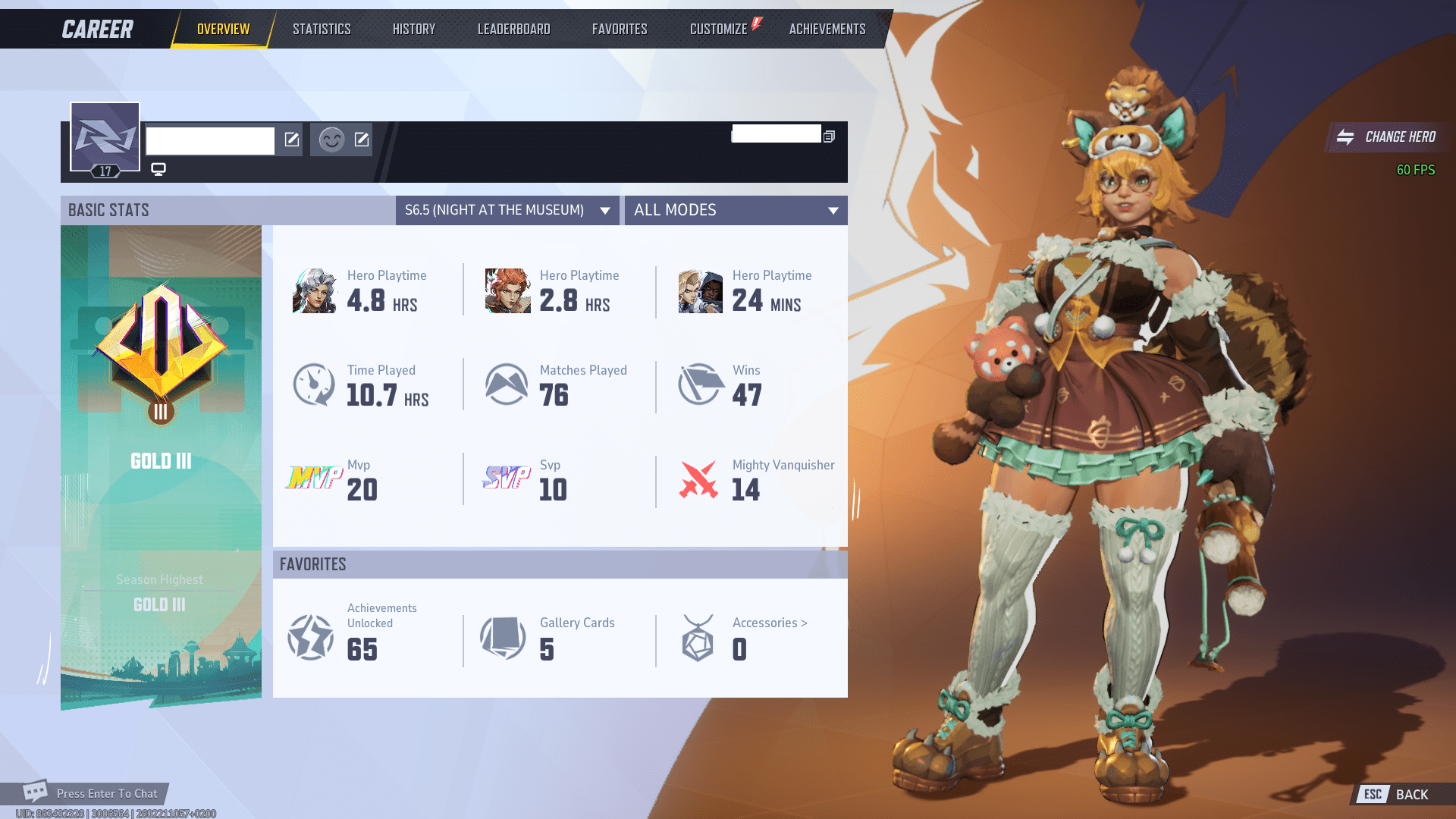Image resolution: width=1456 pixels, height=819 pixels.
Task: Click the Matches Played mountain icon
Action: [x=507, y=384]
